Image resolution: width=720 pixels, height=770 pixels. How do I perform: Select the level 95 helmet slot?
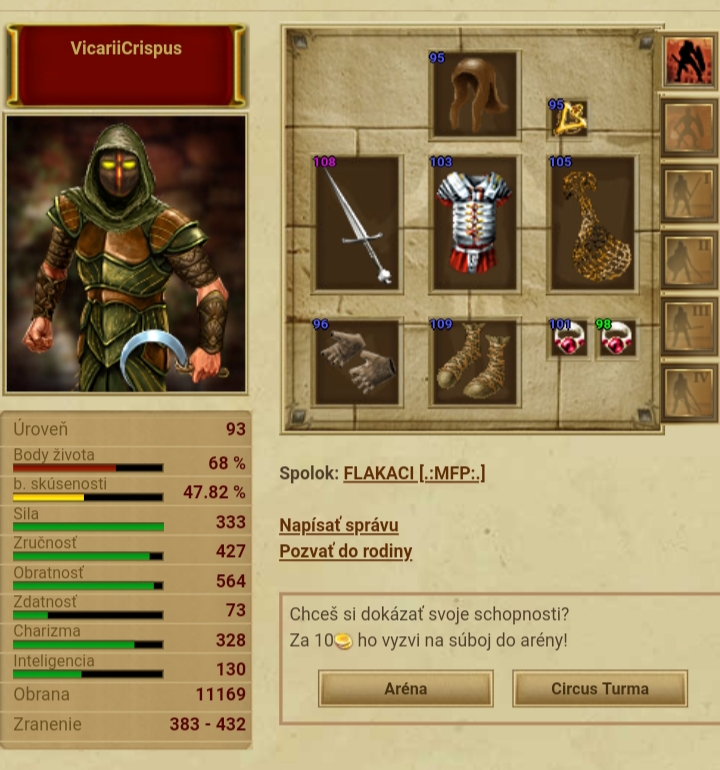click(474, 95)
